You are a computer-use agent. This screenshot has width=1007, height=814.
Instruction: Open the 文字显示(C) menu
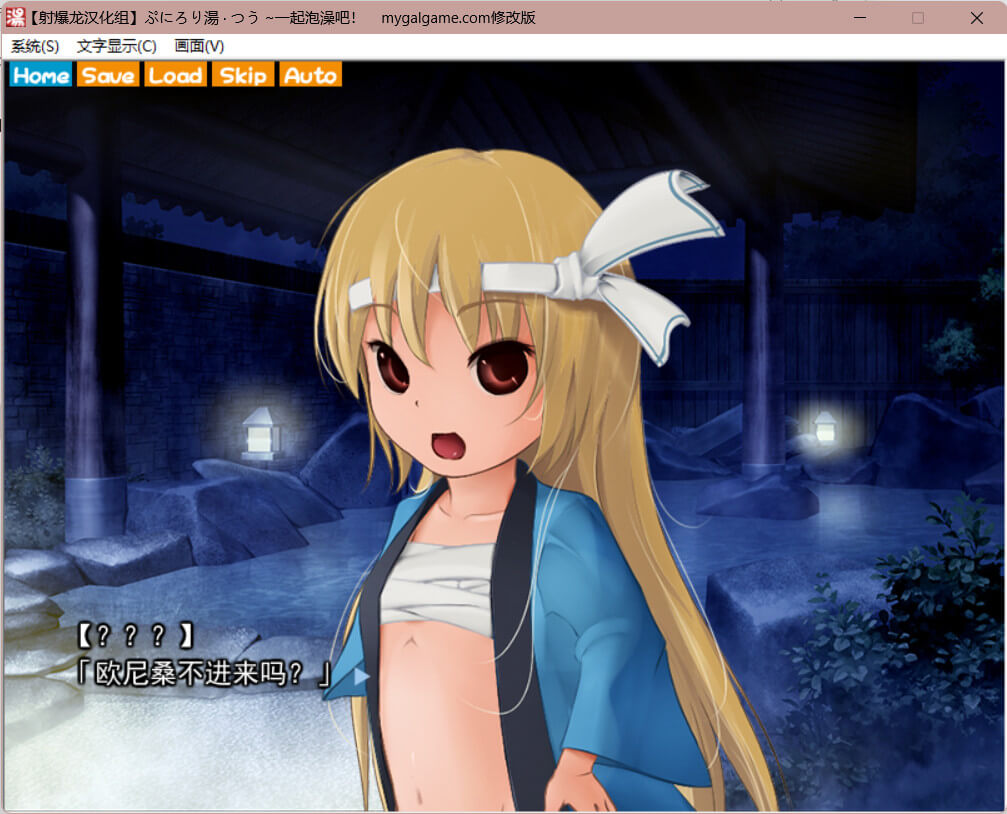tap(116, 46)
